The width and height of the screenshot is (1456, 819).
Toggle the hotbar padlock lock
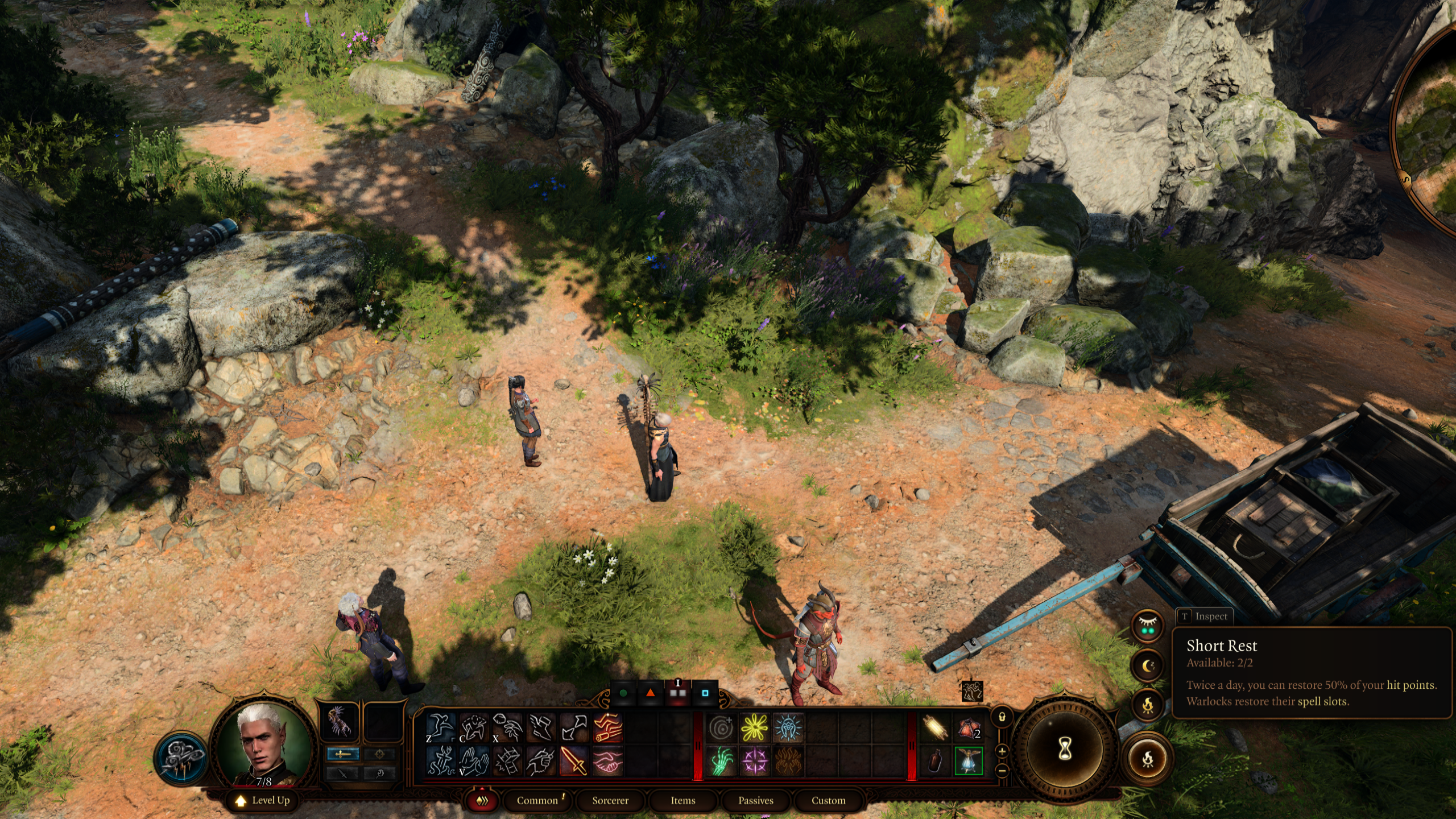point(1002,717)
